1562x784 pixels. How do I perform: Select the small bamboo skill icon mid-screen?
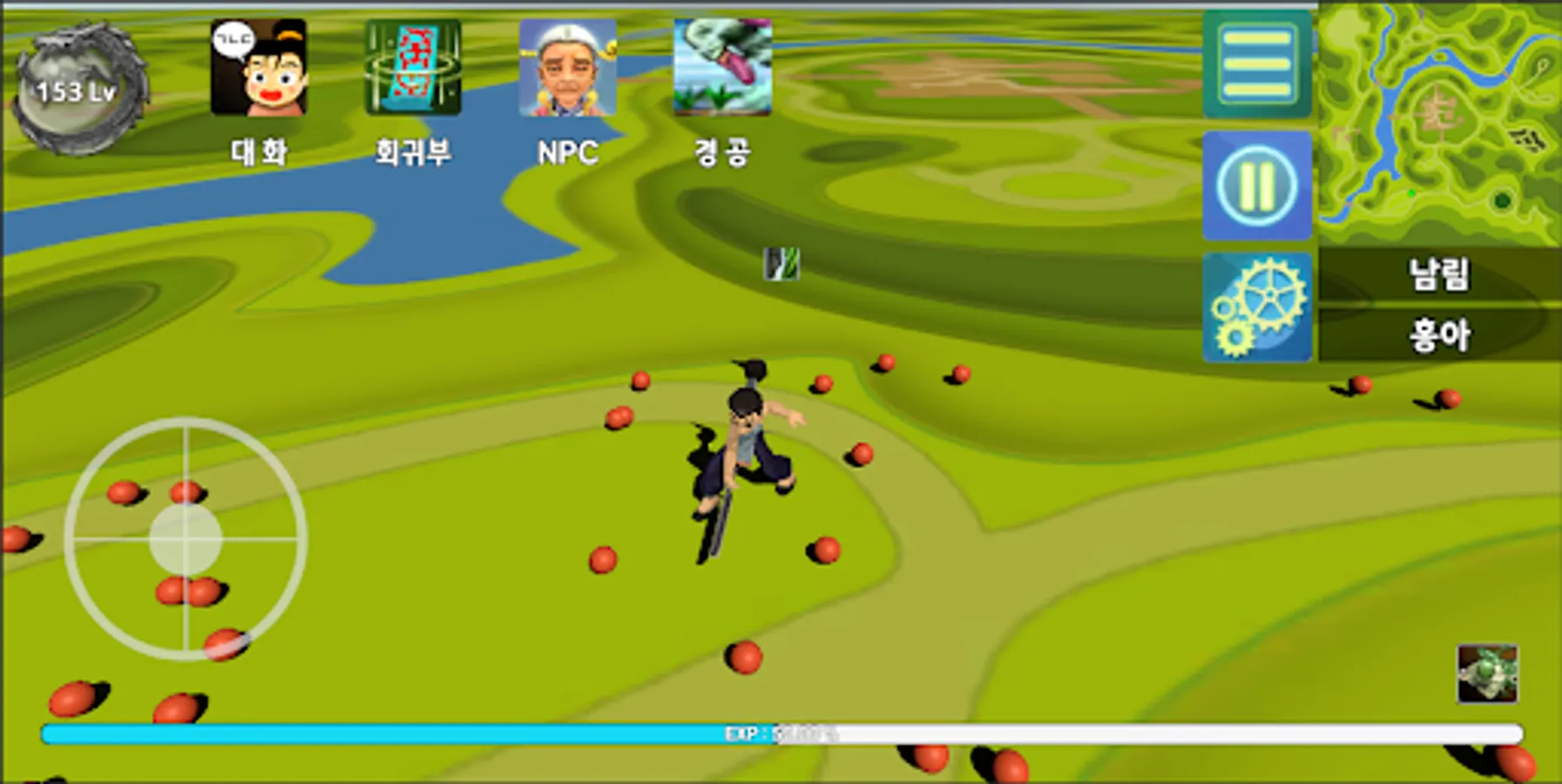pos(781,264)
